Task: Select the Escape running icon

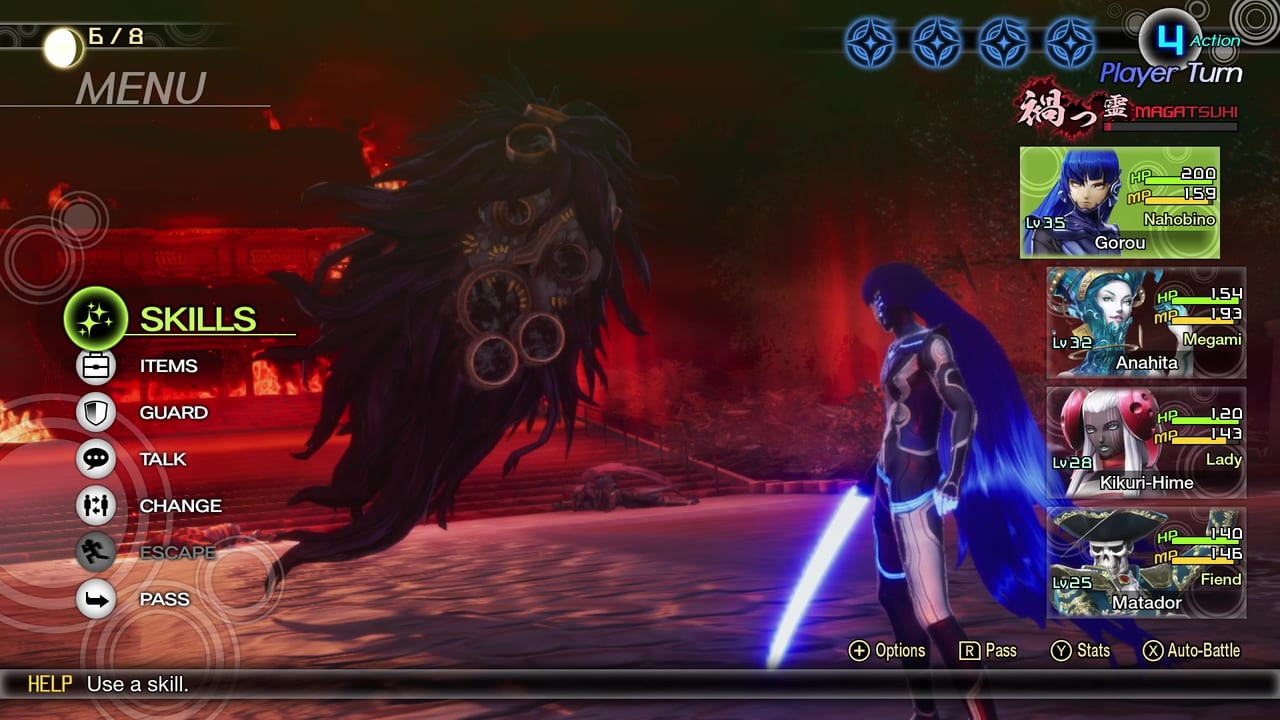Action: point(95,552)
